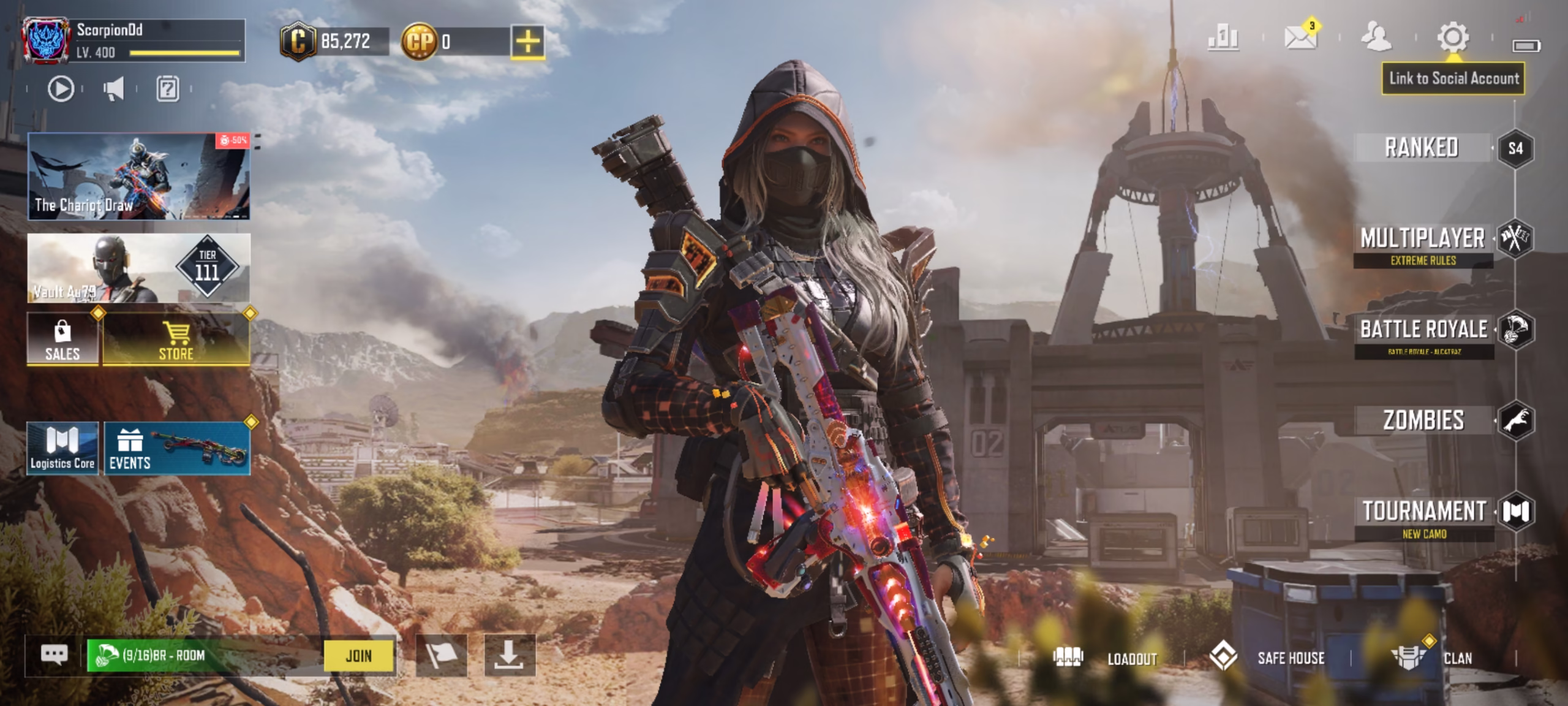Image resolution: width=1568 pixels, height=706 pixels.
Task: Check the mailbox with 3 new messages
Action: [x=1300, y=39]
